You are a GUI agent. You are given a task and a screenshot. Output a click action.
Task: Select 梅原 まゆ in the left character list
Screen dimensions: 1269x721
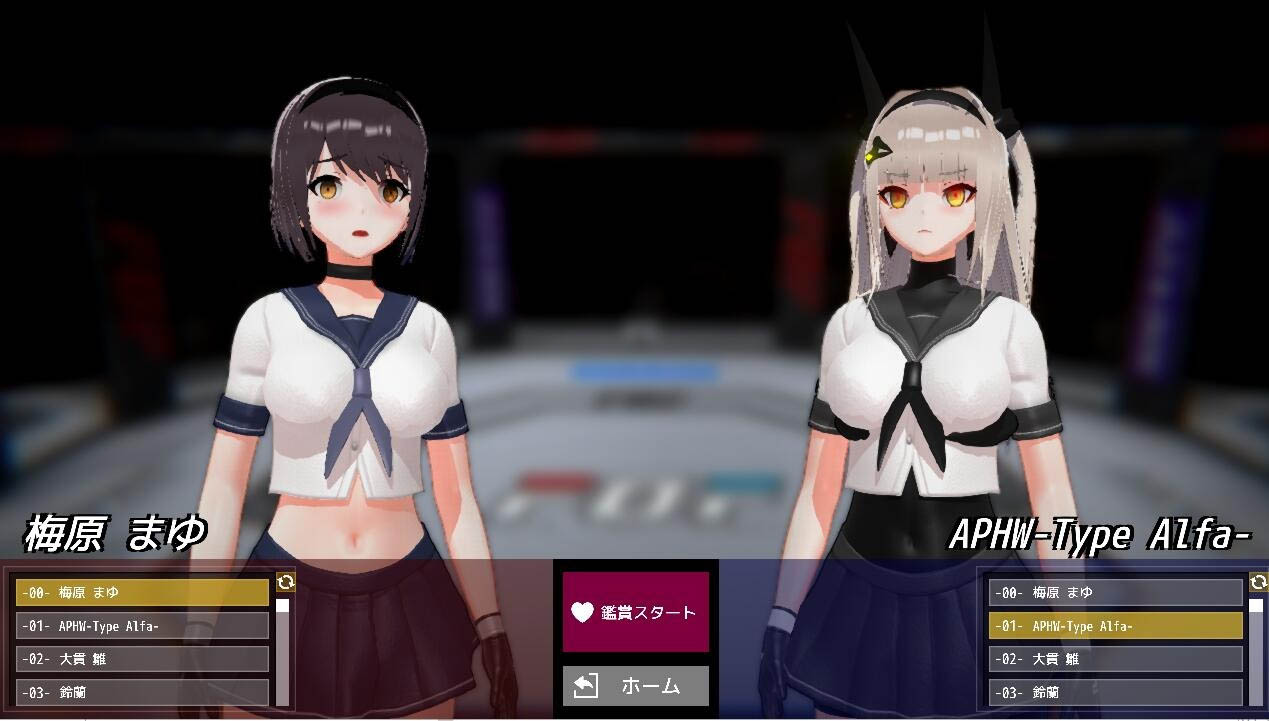(x=142, y=593)
